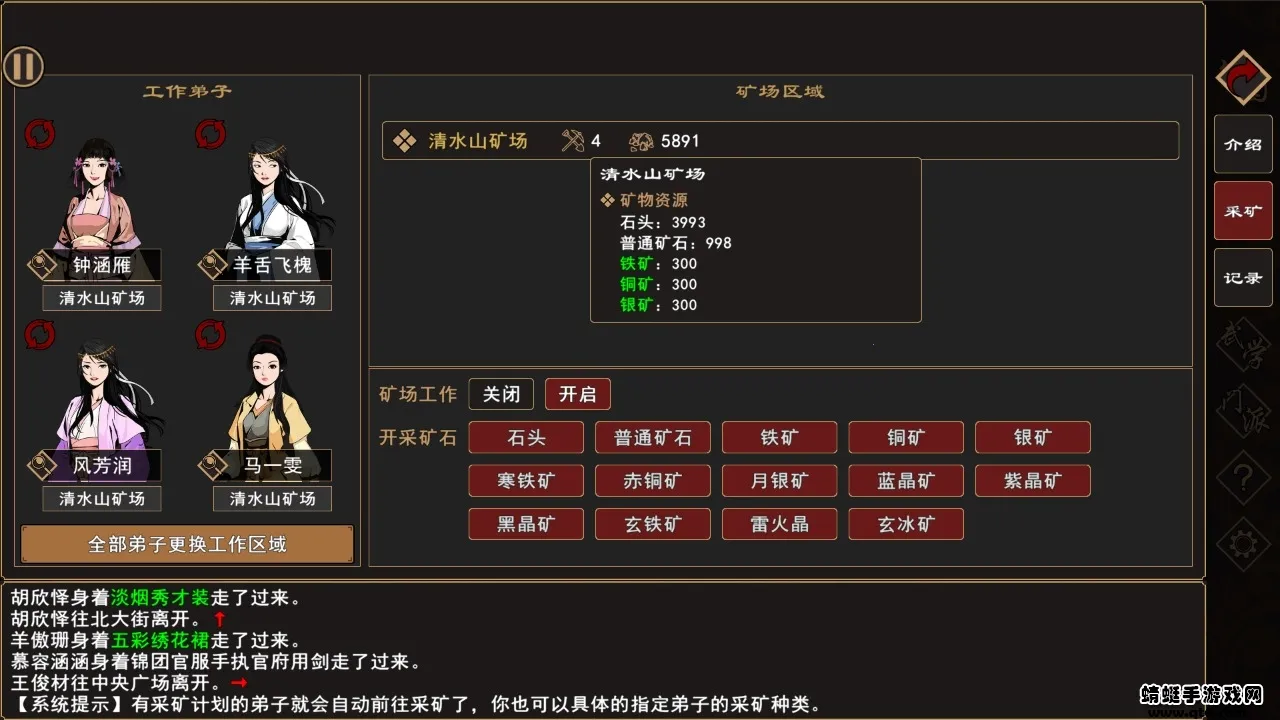Click the 玄冰矿 mining button
1280x720 pixels.
pyautogui.click(x=906, y=523)
